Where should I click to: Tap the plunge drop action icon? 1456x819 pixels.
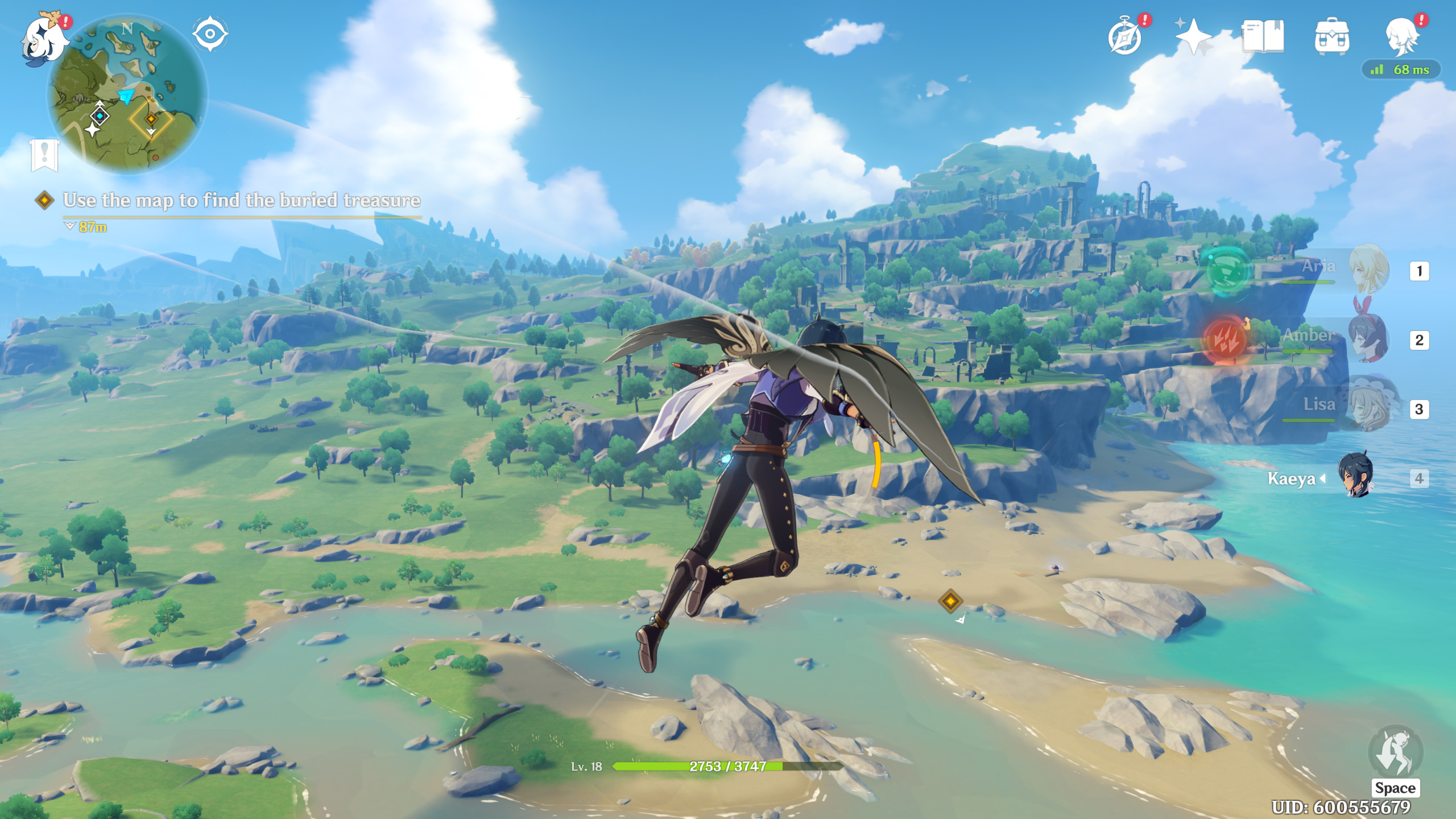tap(1395, 753)
